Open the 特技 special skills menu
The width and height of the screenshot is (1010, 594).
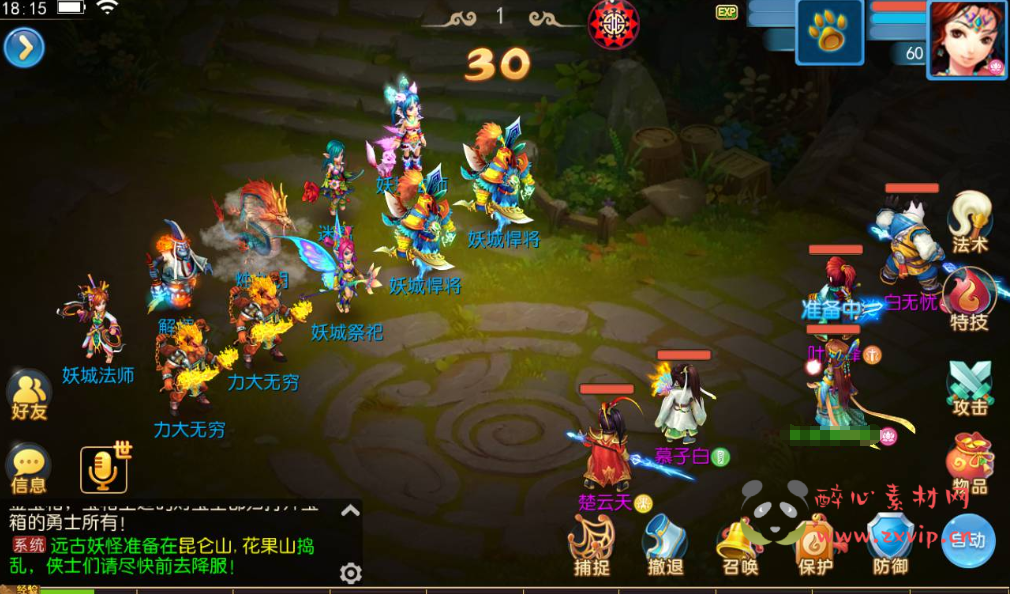tap(970, 300)
